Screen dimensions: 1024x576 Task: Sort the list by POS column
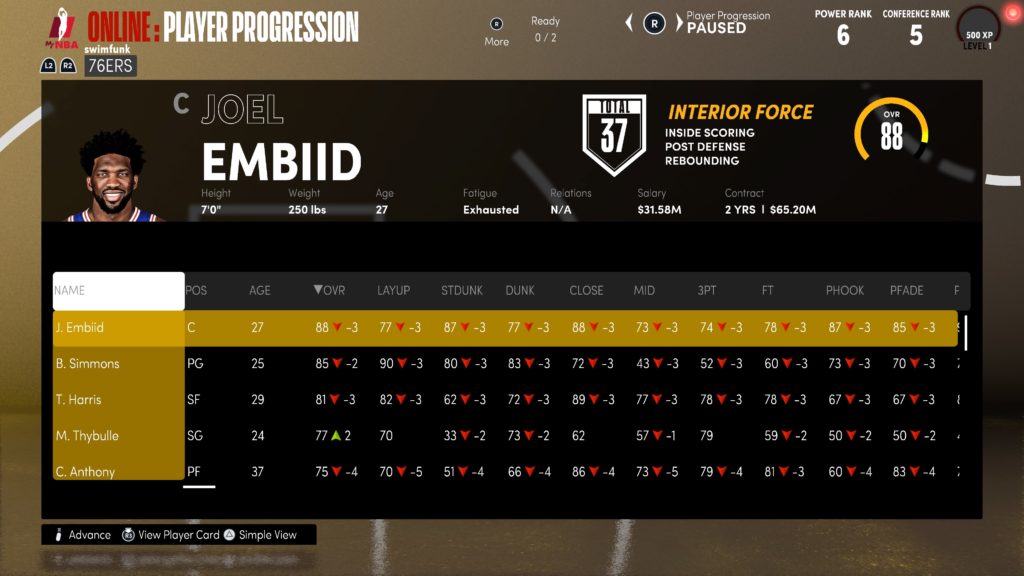coord(197,291)
